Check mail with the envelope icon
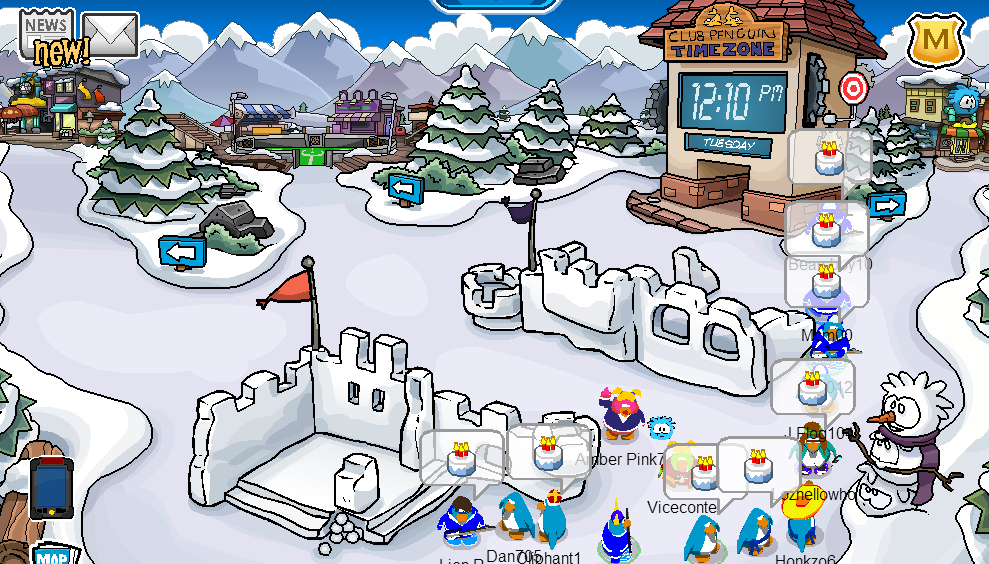 coord(110,35)
